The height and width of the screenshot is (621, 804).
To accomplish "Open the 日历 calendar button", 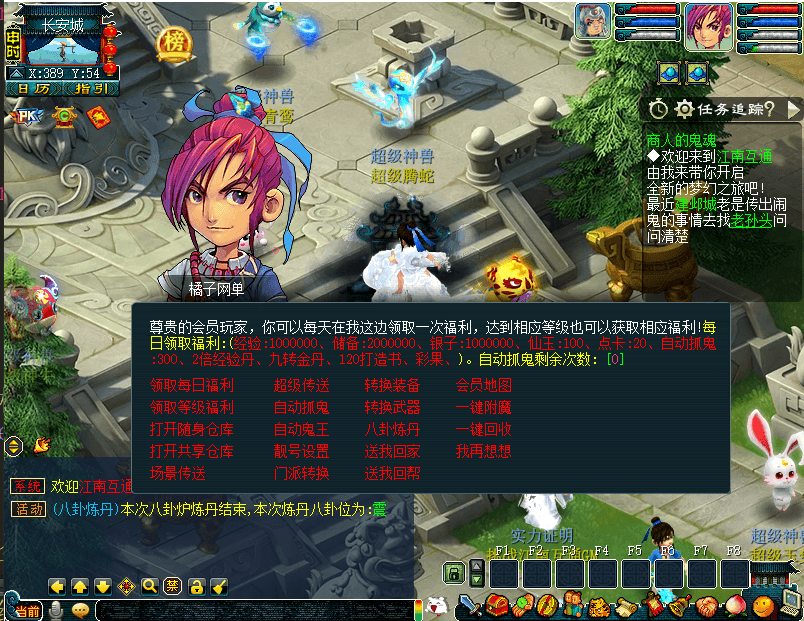I will point(33,89).
